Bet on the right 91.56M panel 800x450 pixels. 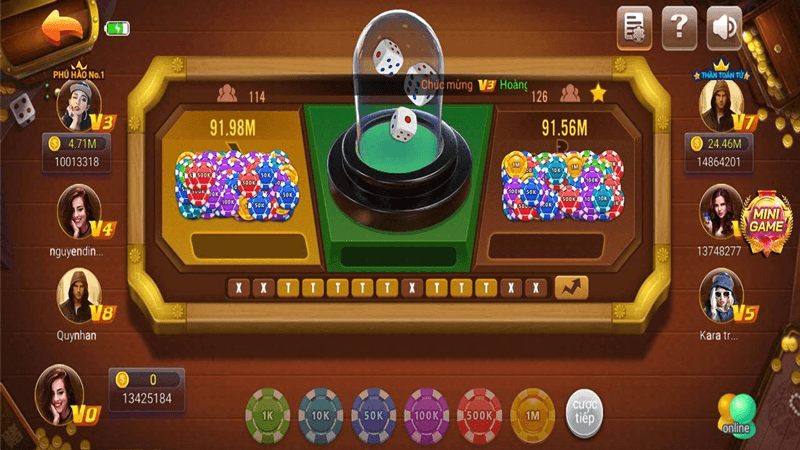click(563, 185)
